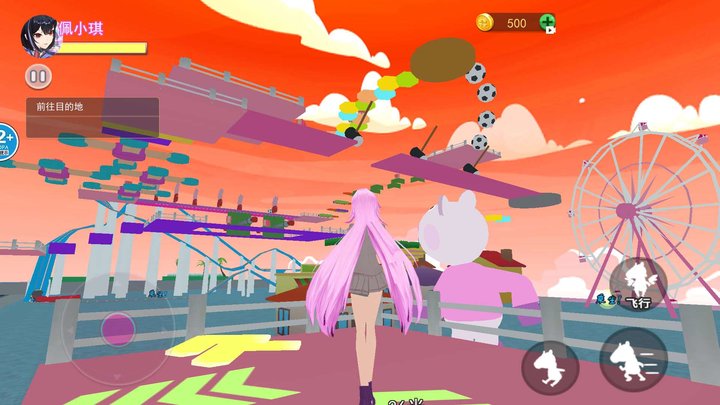This screenshot has height=405, width=720.
Task: Activate the 飞行 flying button
Action: pyautogui.click(x=638, y=281)
